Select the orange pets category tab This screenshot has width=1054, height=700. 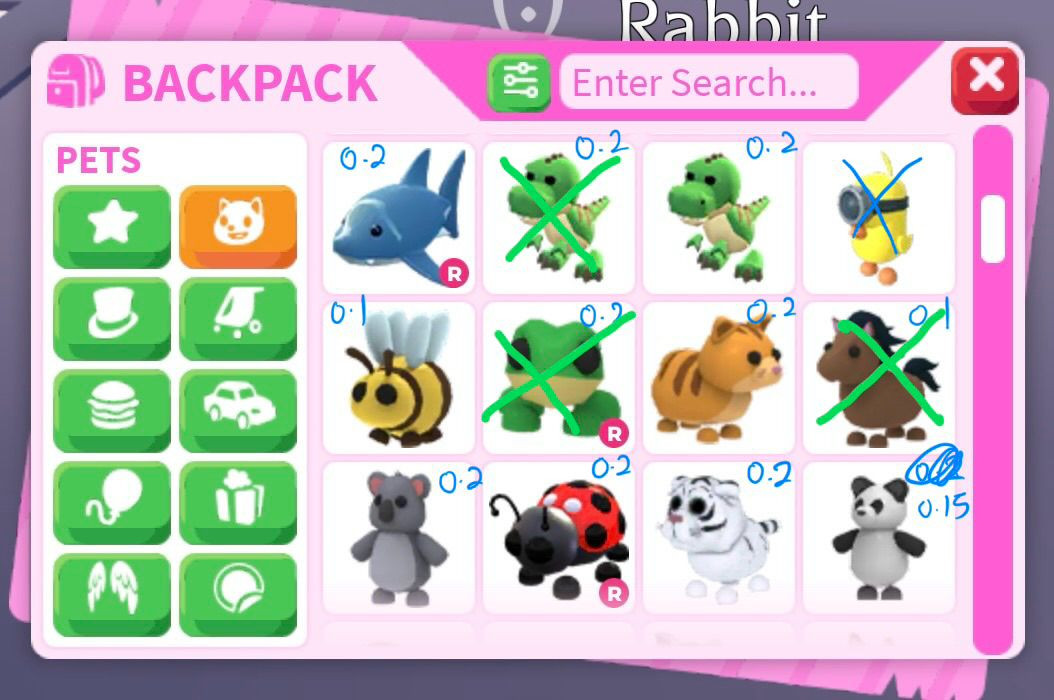(x=238, y=226)
